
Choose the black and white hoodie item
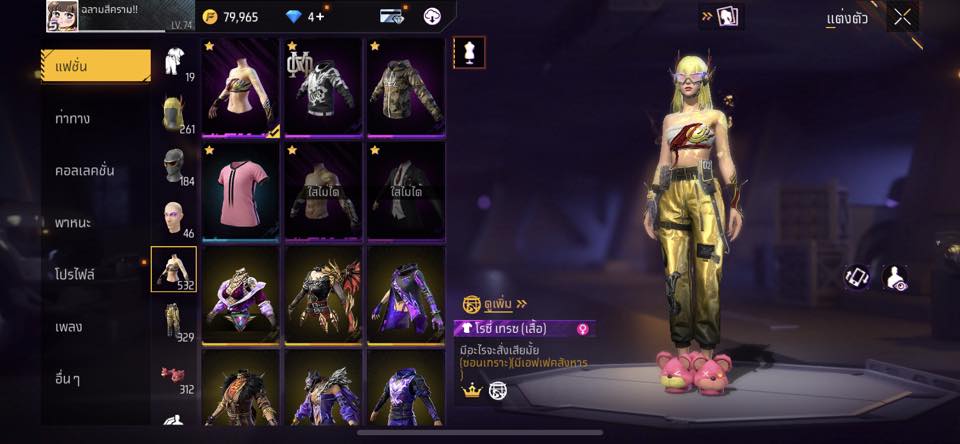[322, 88]
